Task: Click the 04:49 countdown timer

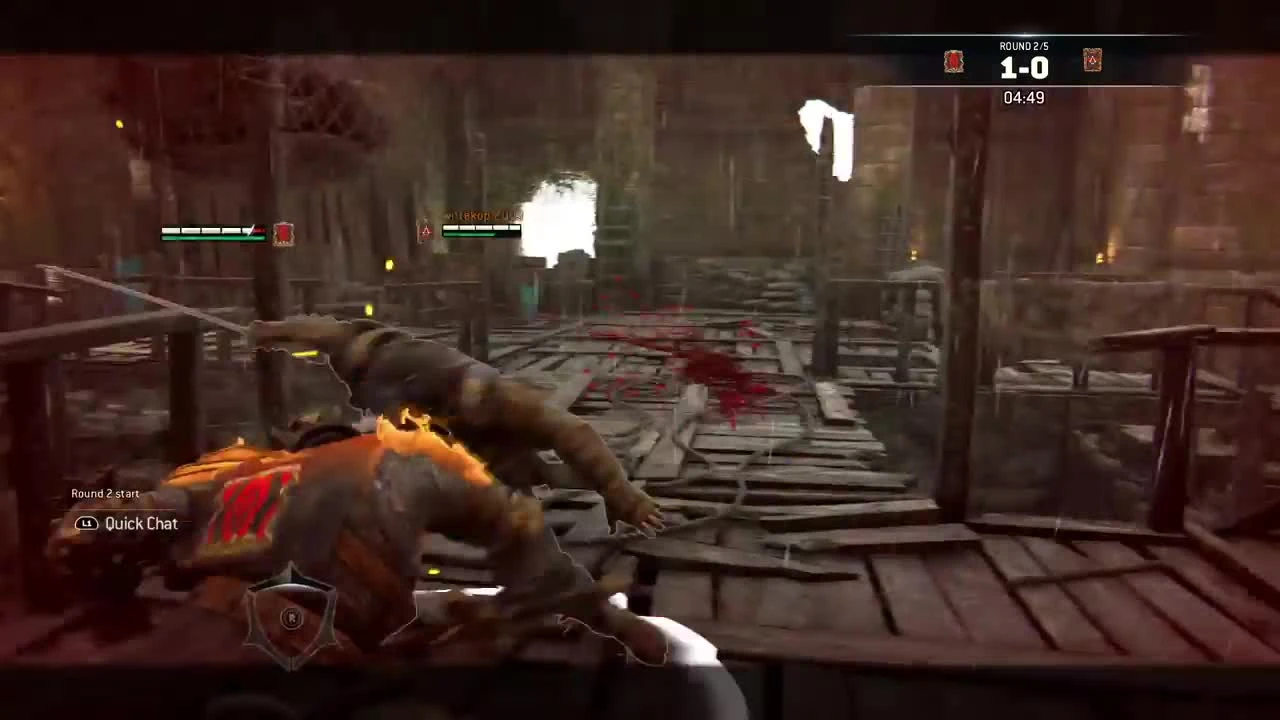Action: point(1023,97)
